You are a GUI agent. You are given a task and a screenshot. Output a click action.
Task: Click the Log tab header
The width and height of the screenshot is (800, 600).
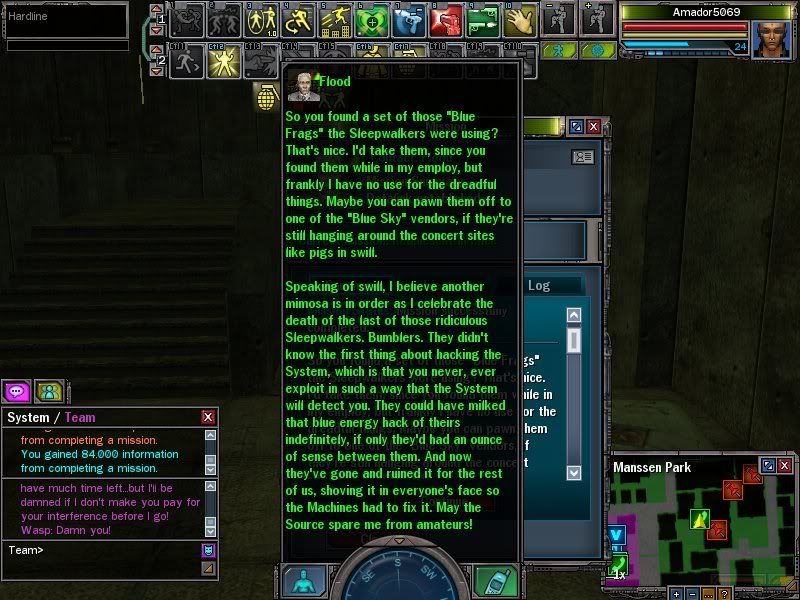pos(539,286)
